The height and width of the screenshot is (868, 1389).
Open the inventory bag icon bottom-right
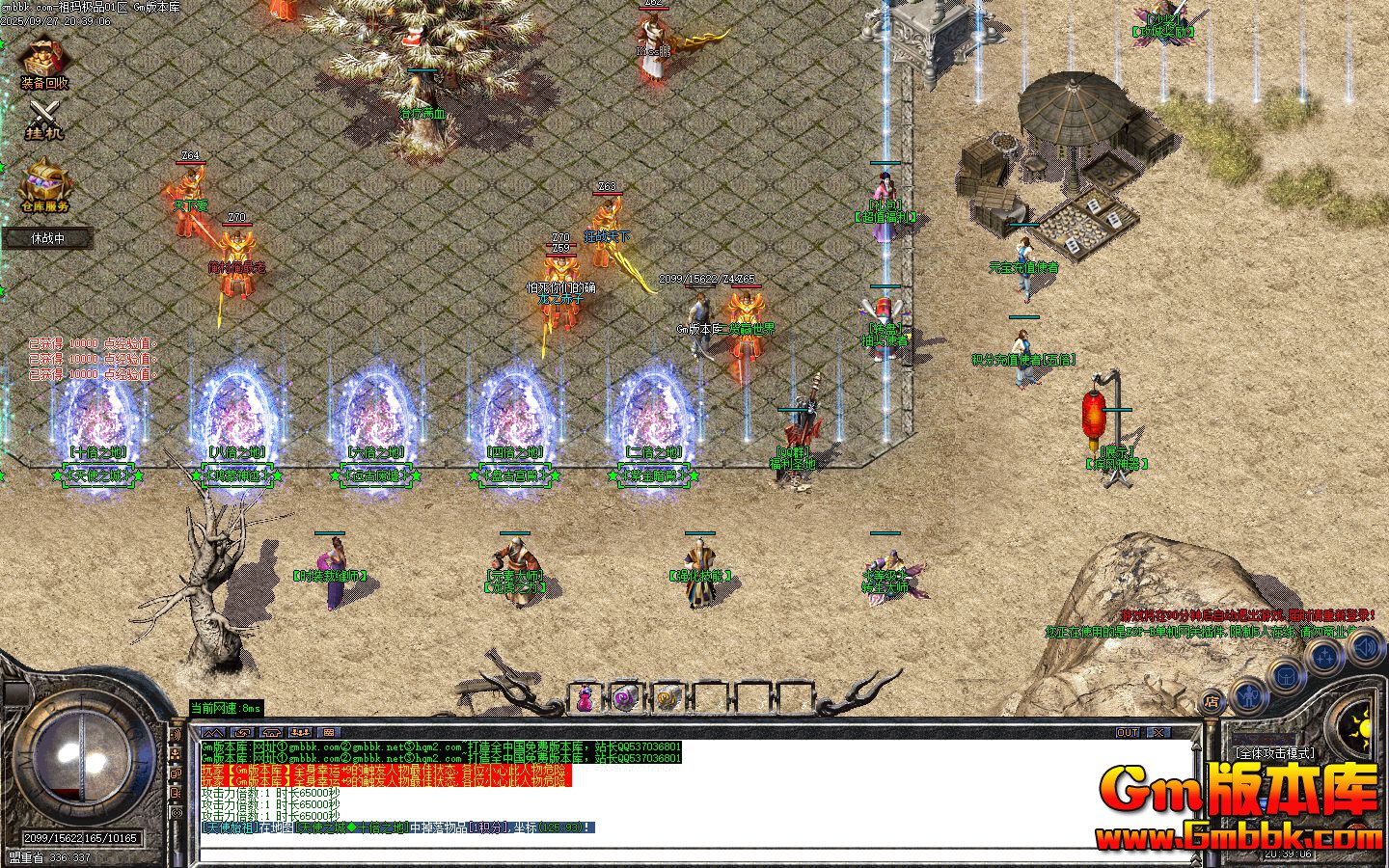(1287, 676)
